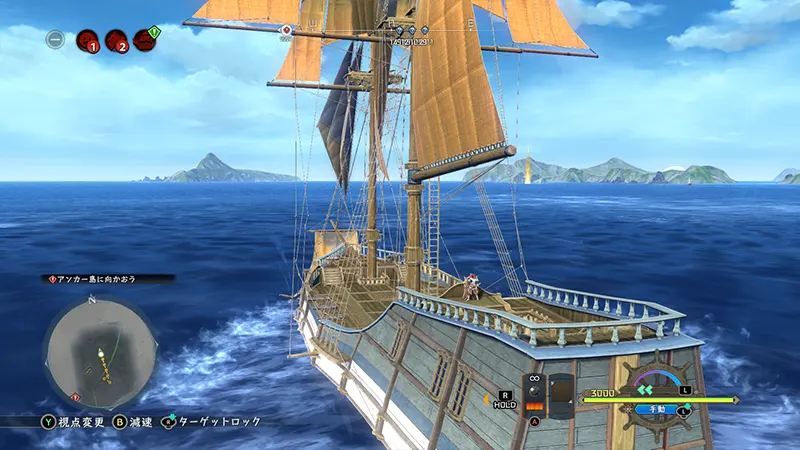Select the red crew icon numbered 2
The height and width of the screenshot is (450, 800).
pos(115,41)
